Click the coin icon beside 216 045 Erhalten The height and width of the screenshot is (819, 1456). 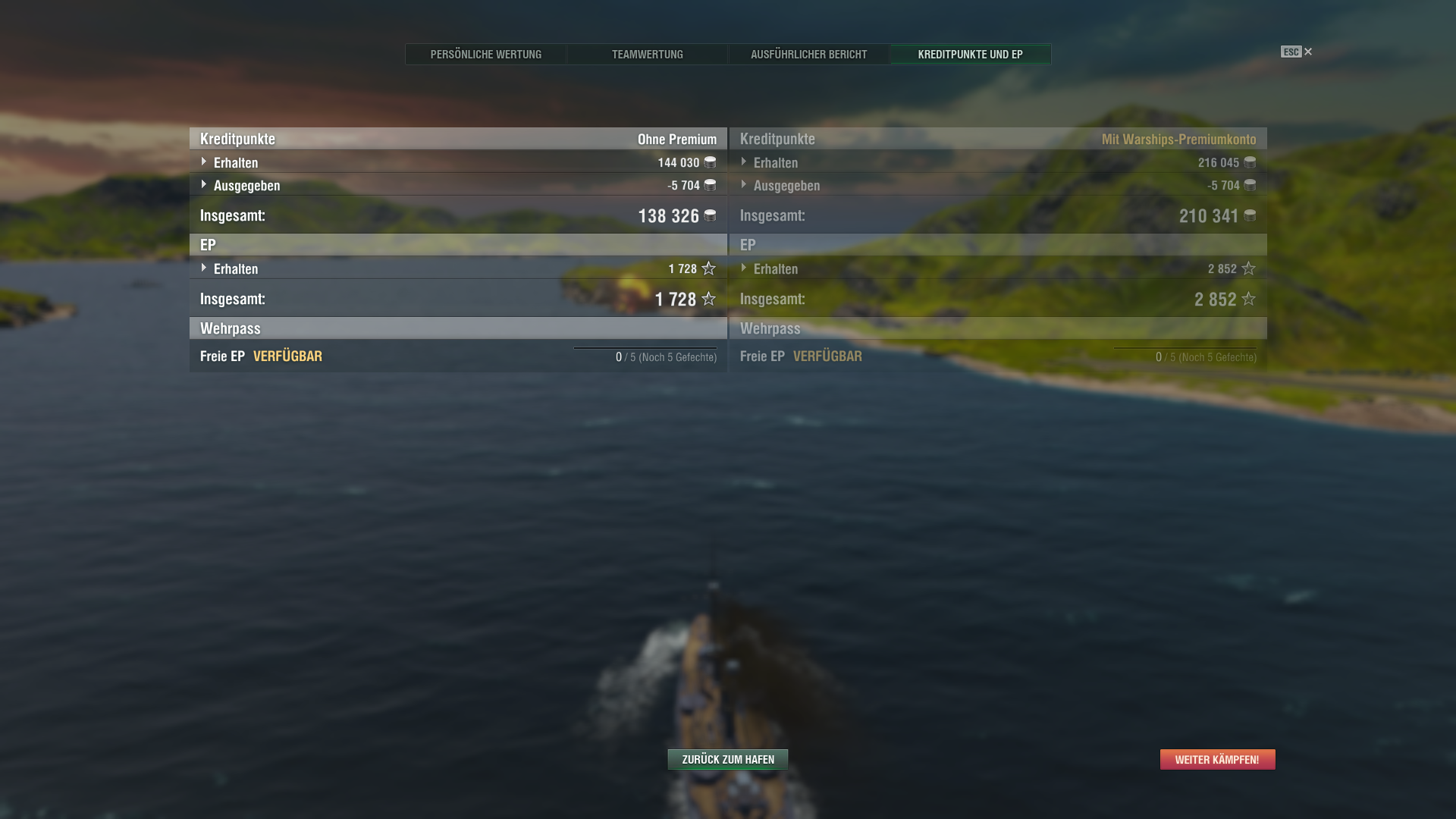[1250, 162]
